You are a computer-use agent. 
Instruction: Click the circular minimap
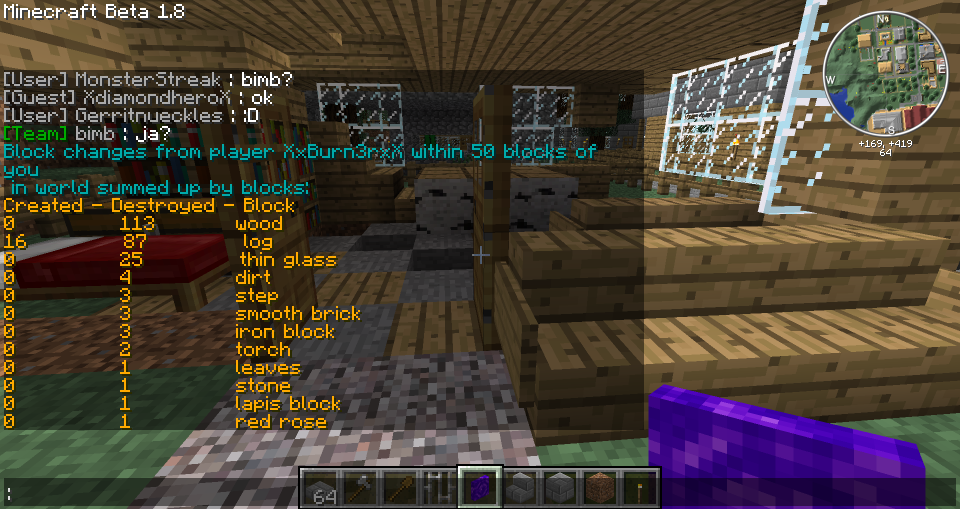pyautogui.click(x=884, y=74)
